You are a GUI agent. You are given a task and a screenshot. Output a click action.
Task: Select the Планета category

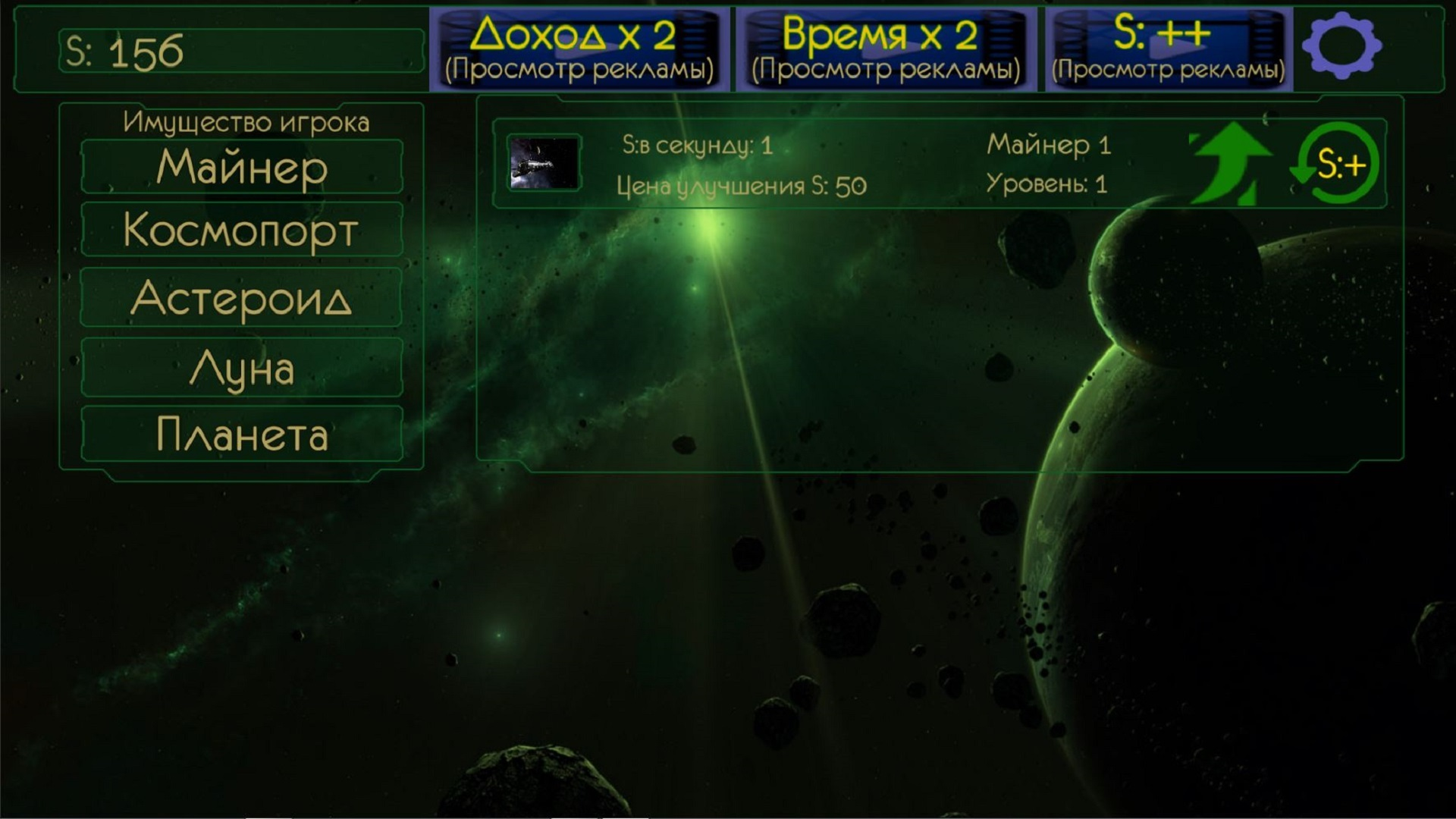pos(241,435)
